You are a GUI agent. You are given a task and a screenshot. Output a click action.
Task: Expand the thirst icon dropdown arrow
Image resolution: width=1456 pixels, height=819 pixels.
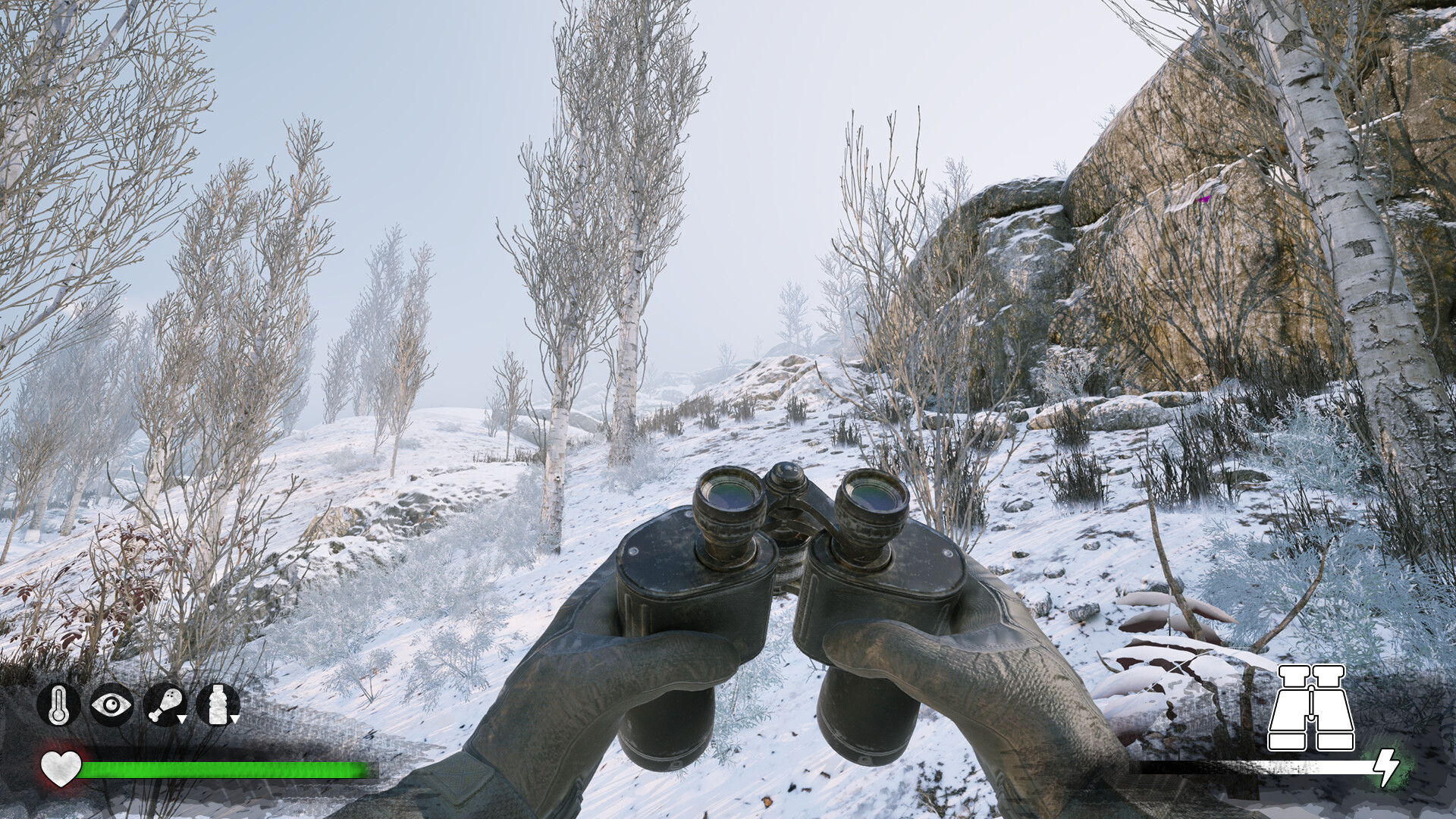tap(235, 720)
